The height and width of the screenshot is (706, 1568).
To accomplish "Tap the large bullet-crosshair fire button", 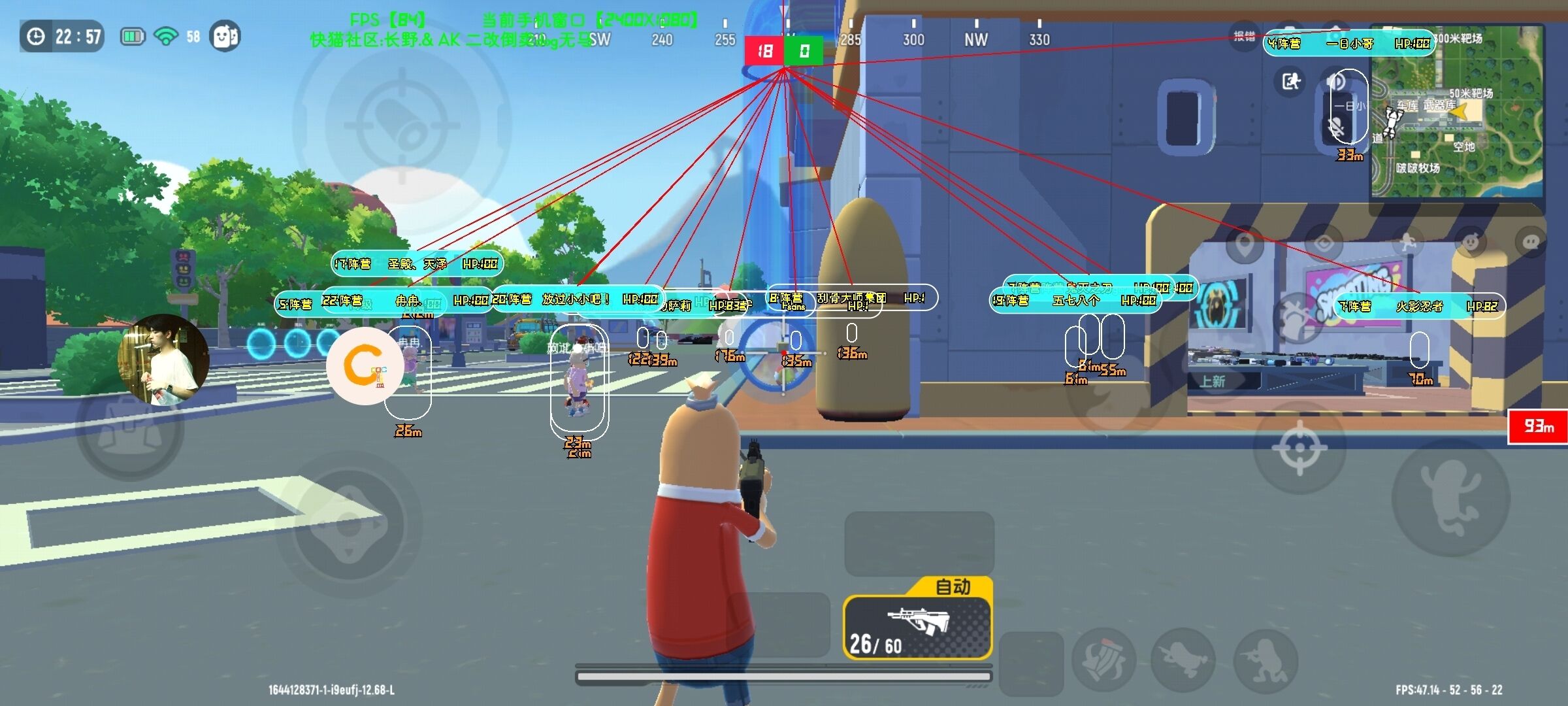I will [x=401, y=124].
